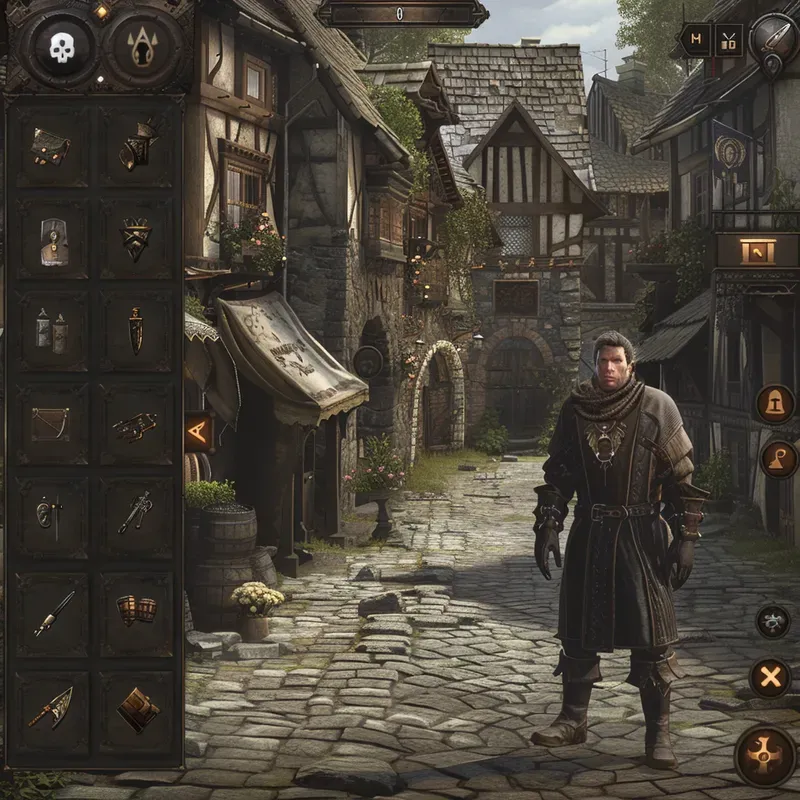The height and width of the screenshot is (800, 800).
Task: Choose the mace weapon slot
Action: click(x=135, y=512)
